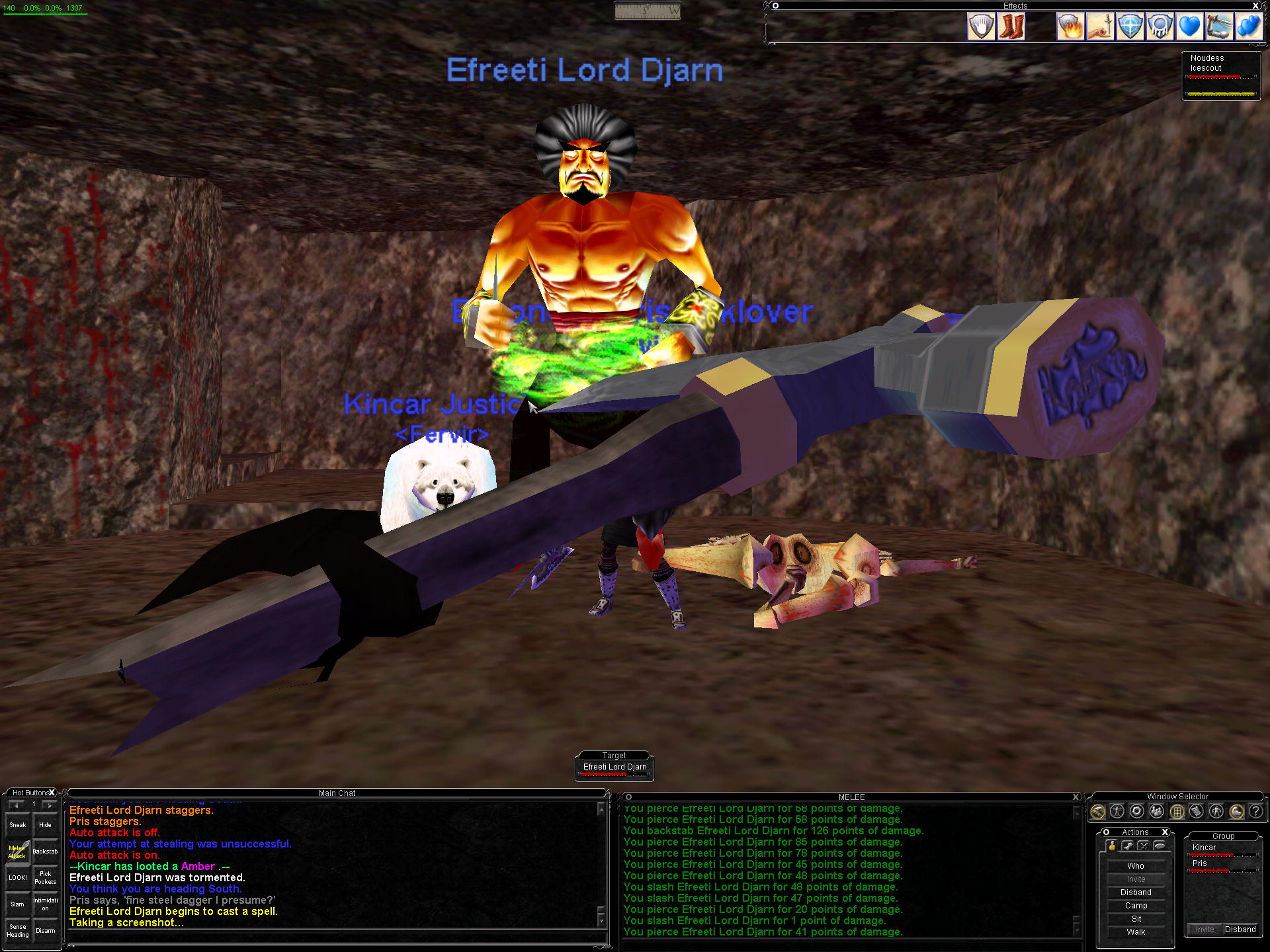Activate the Sneak hot button
The width and height of the screenshot is (1270, 952).
(18, 824)
